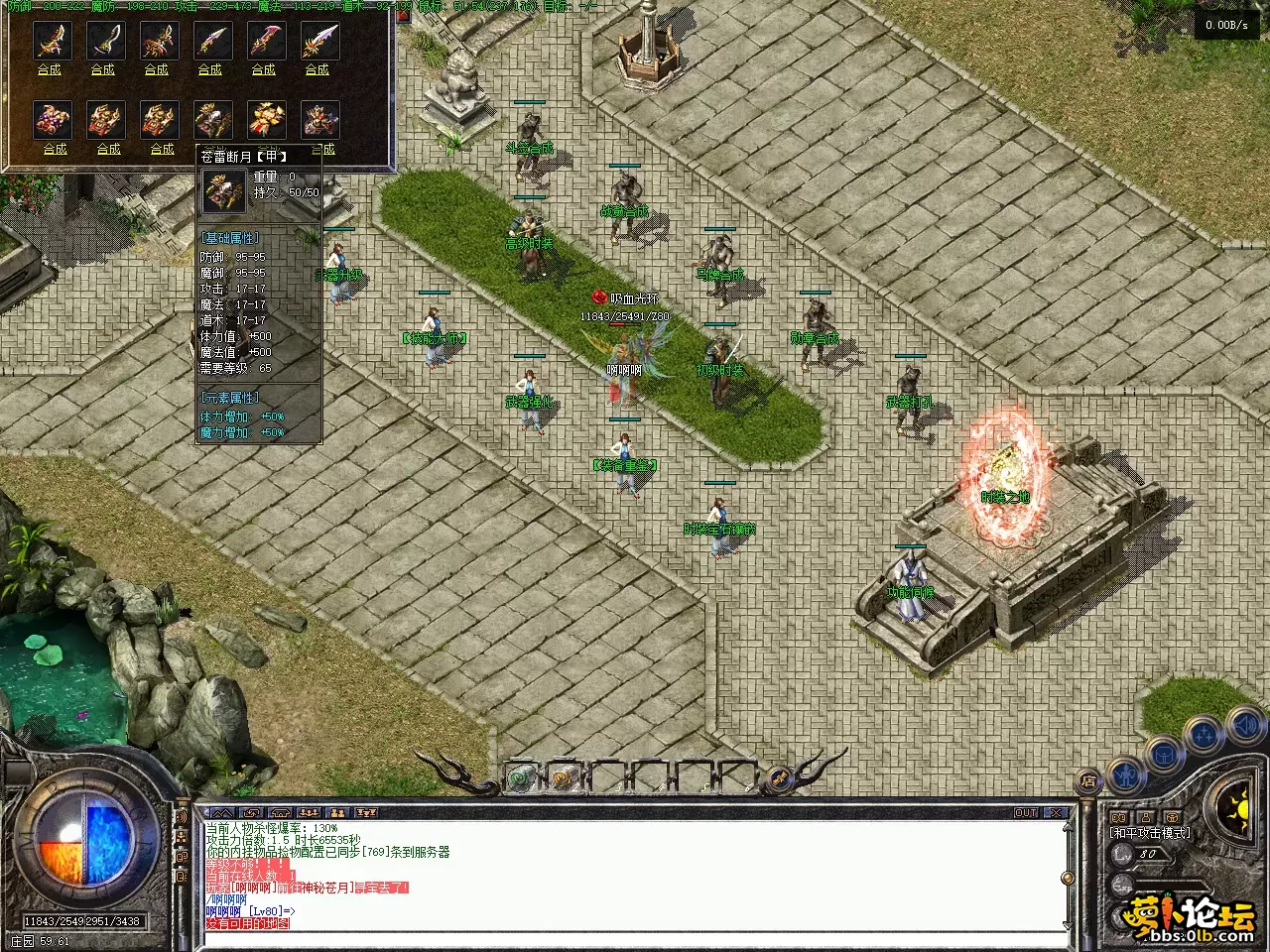1270x952 pixels.
Task: Open the 店 shop button
Action: click(x=1088, y=779)
